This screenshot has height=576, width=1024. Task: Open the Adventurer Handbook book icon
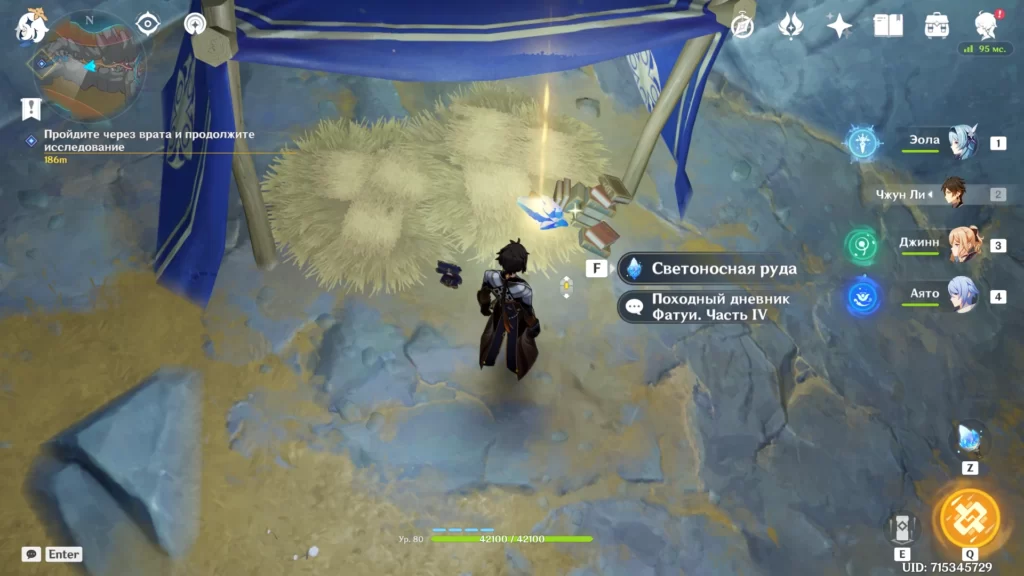pyautogui.click(x=888, y=26)
